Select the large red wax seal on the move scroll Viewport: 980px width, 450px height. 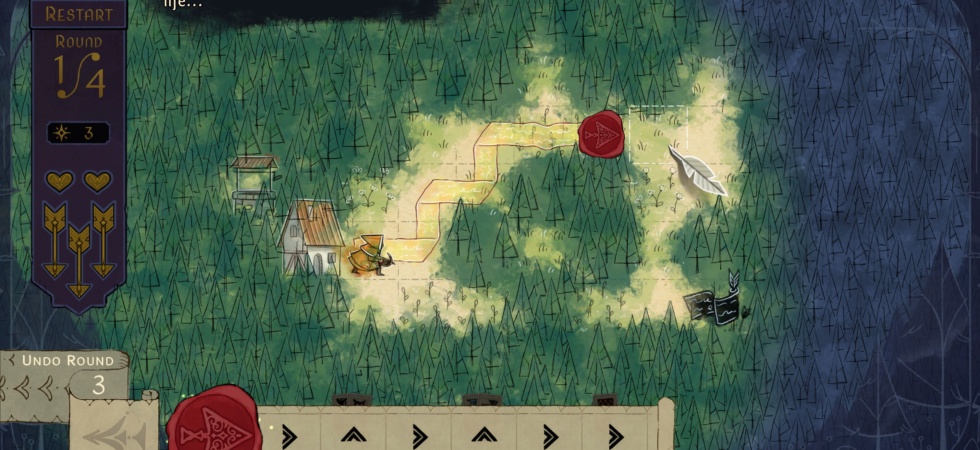pos(213,422)
